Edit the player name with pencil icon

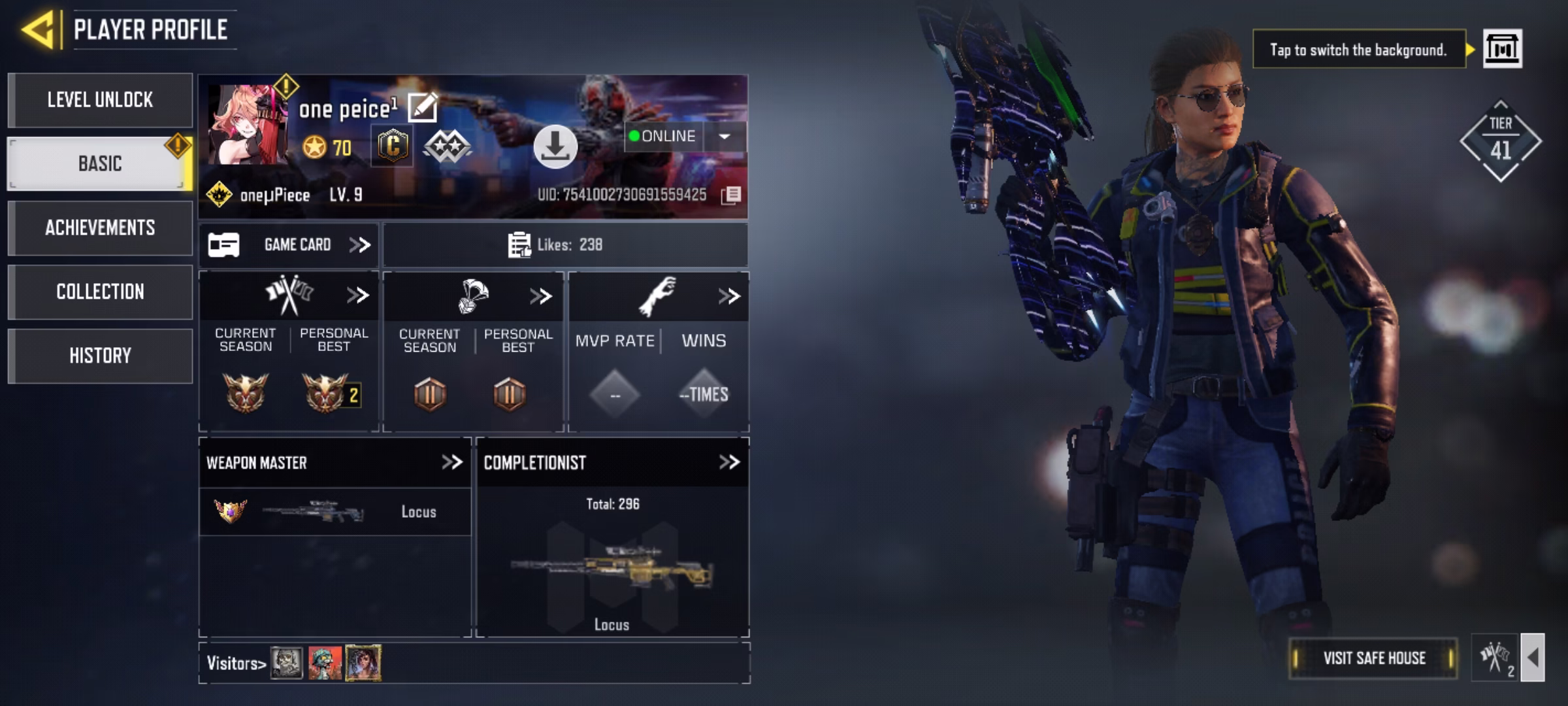422,108
